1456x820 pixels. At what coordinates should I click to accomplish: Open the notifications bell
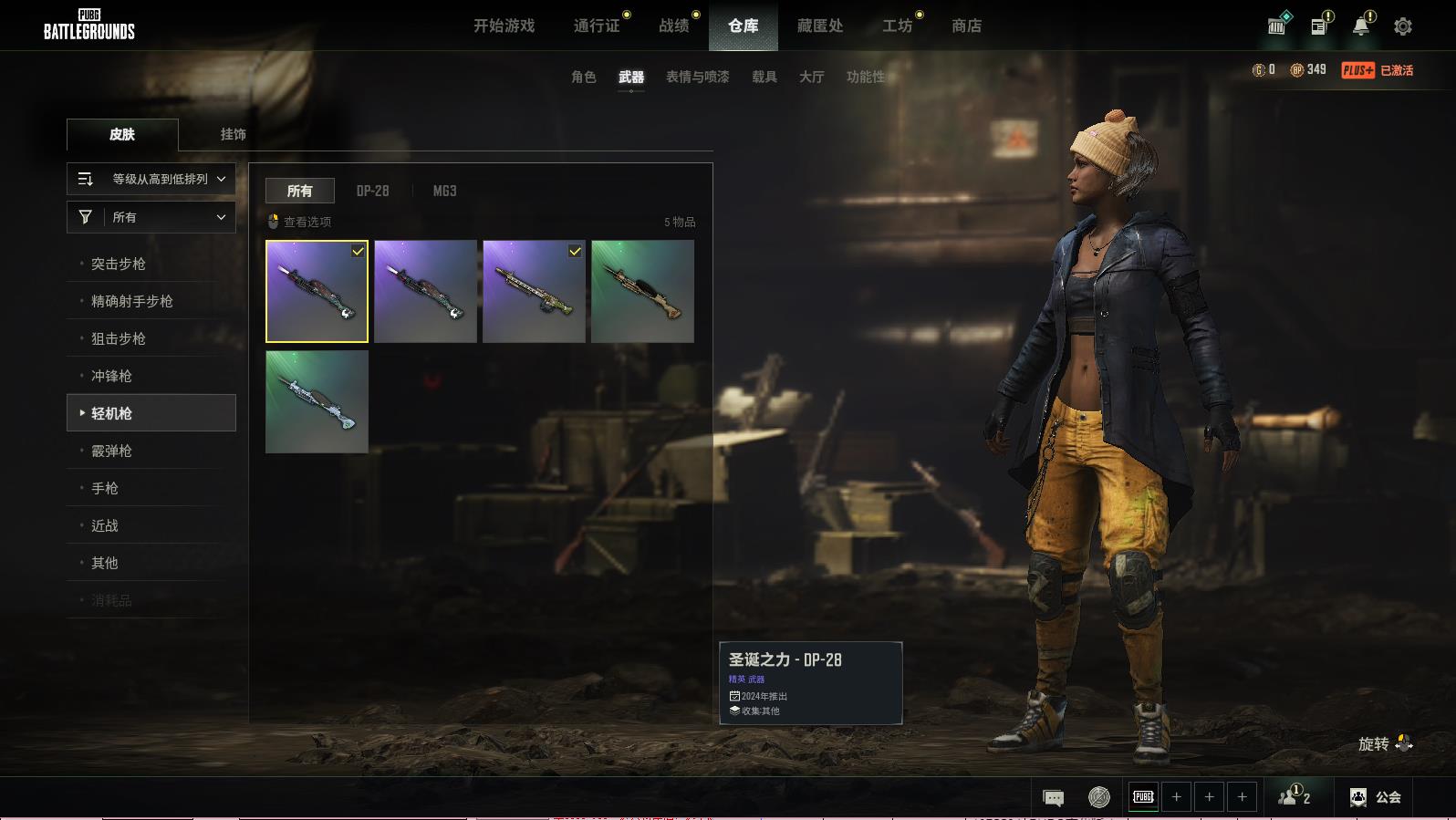[x=1360, y=26]
